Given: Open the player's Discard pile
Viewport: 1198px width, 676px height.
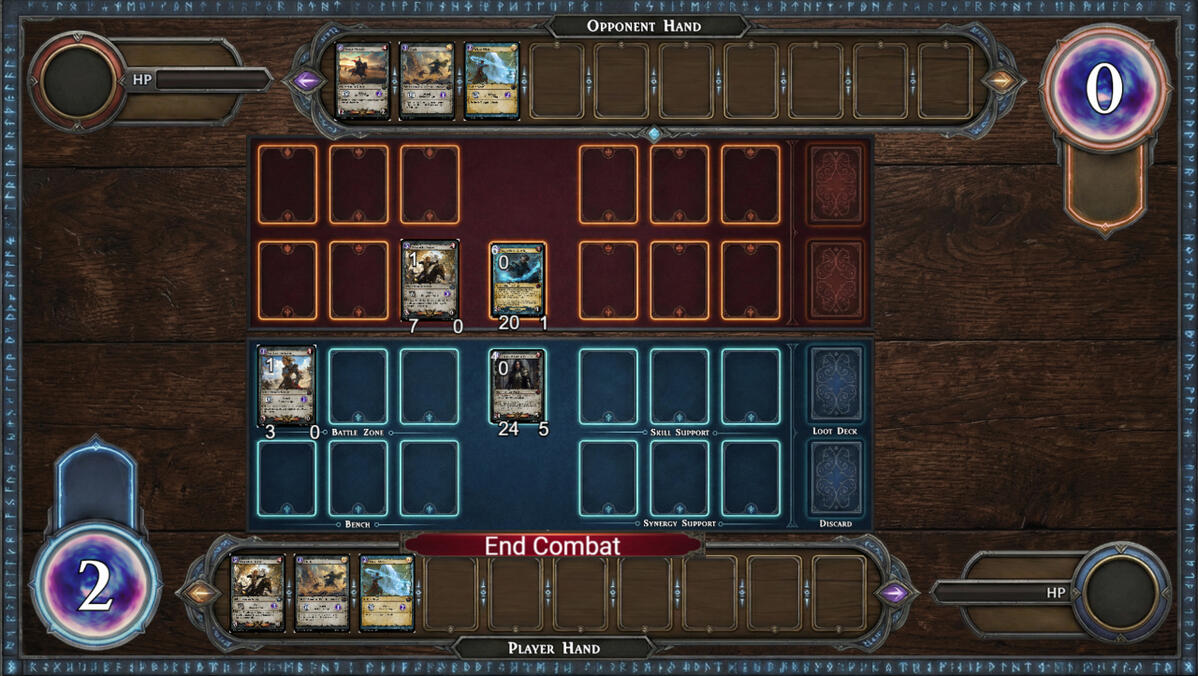Looking at the screenshot, I should [835, 478].
